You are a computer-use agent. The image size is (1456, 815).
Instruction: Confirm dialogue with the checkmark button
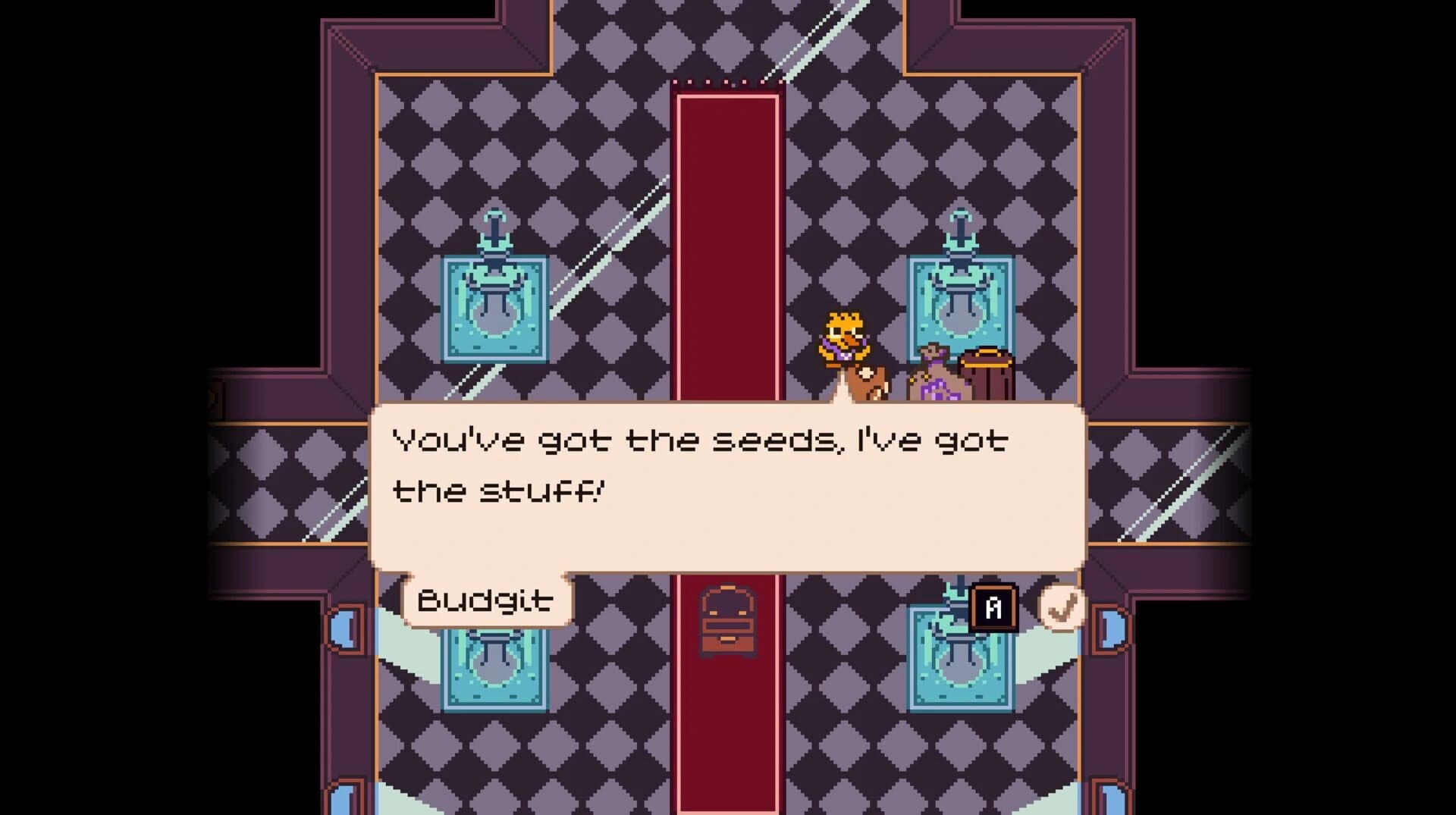click(x=1062, y=607)
